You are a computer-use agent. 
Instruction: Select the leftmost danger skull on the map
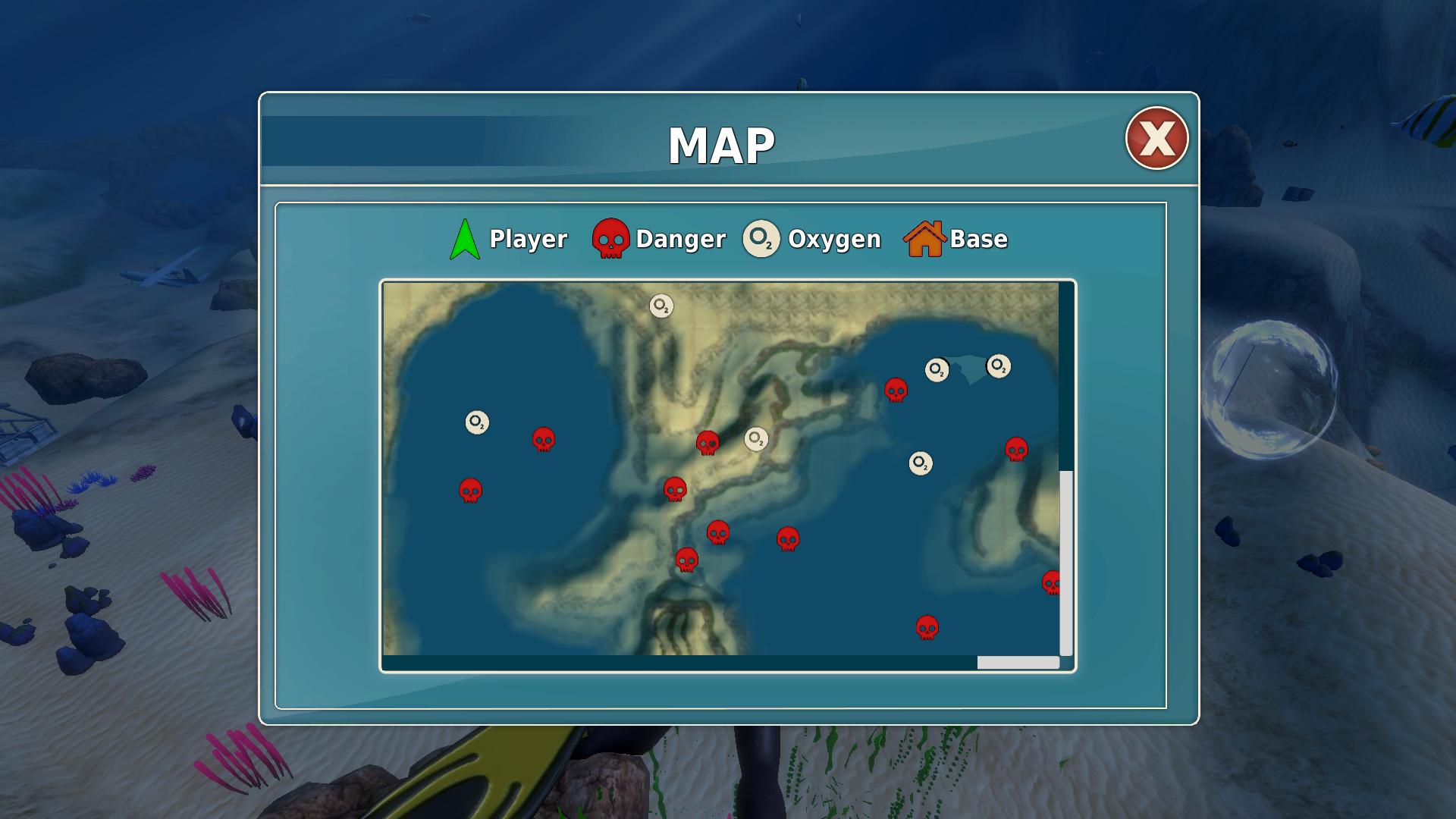point(472,491)
